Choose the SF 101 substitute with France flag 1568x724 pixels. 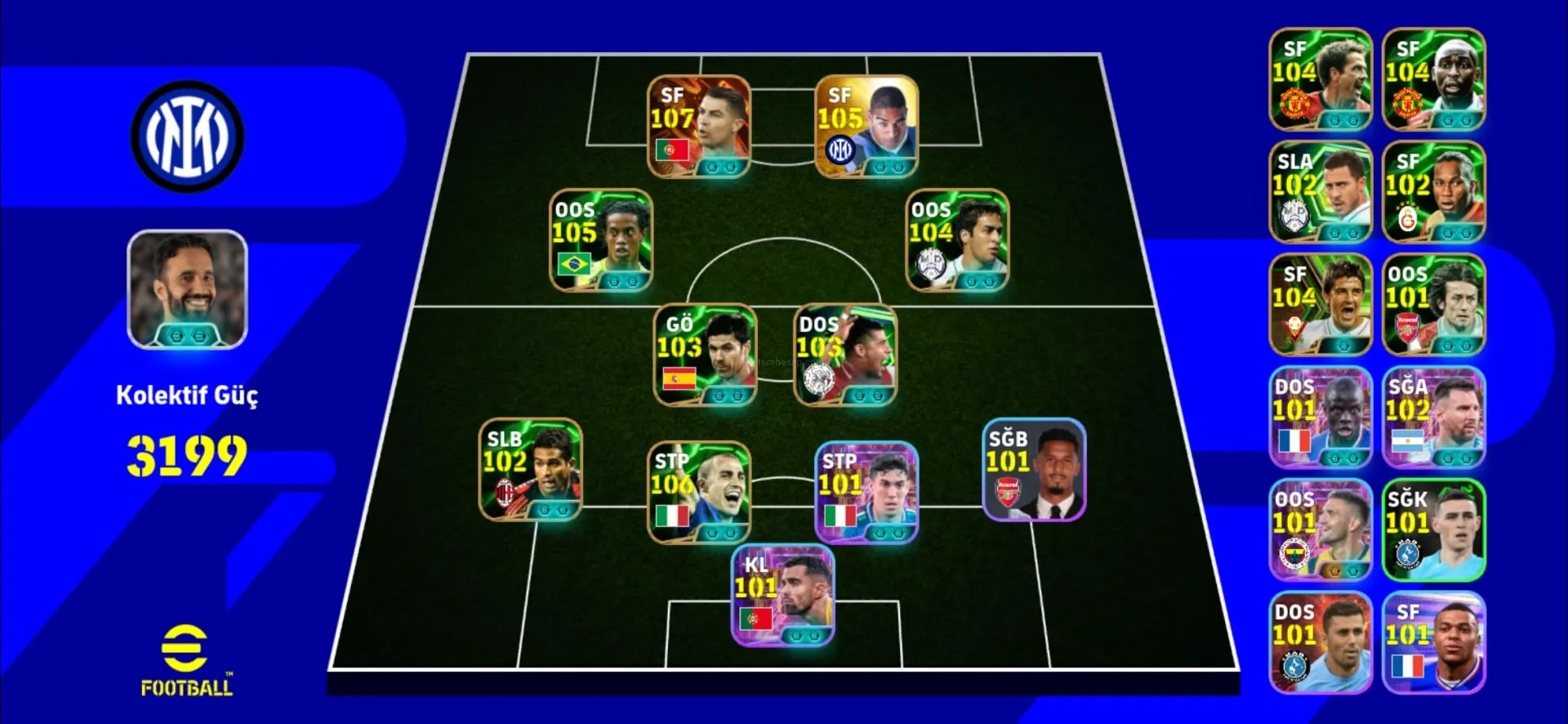click(x=1433, y=642)
